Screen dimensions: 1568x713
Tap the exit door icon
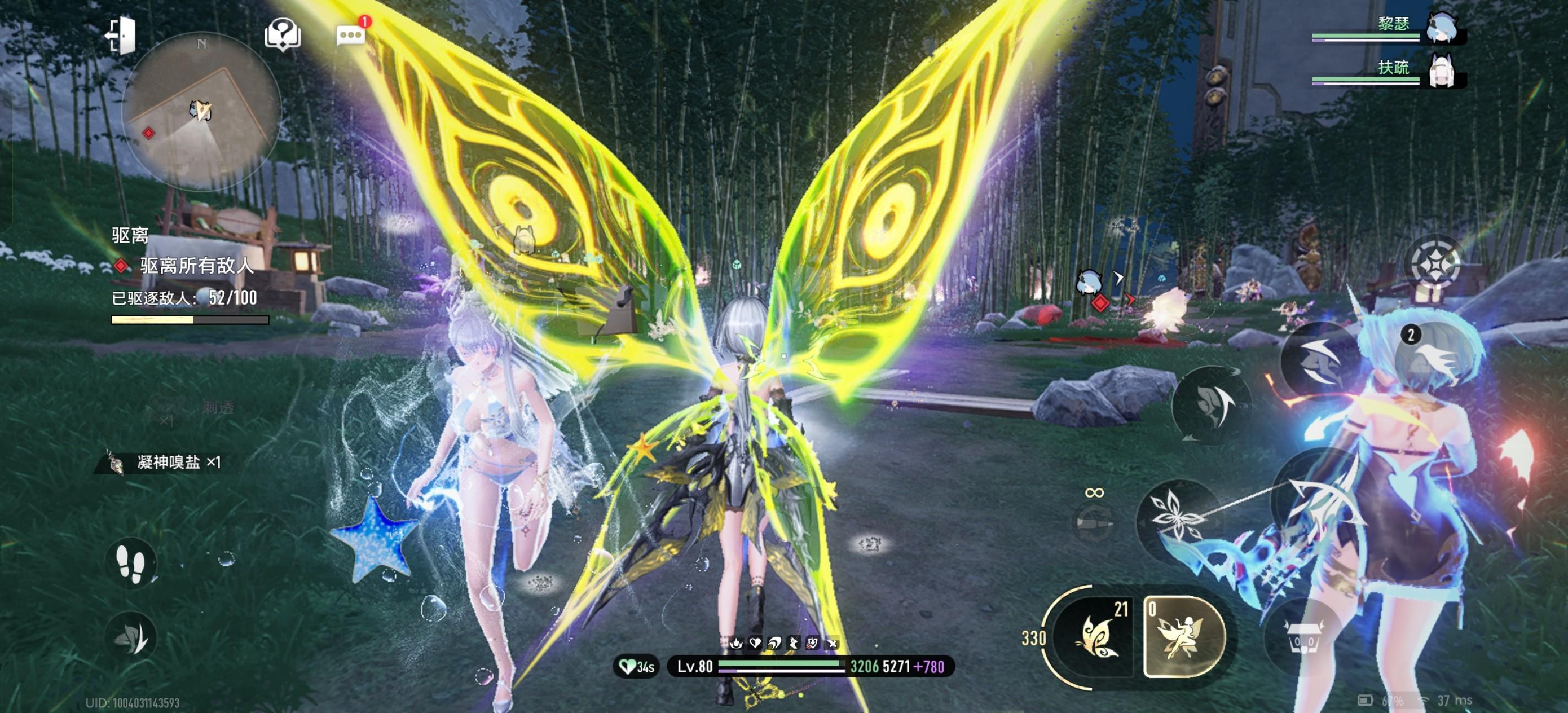(x=121, y=36)
